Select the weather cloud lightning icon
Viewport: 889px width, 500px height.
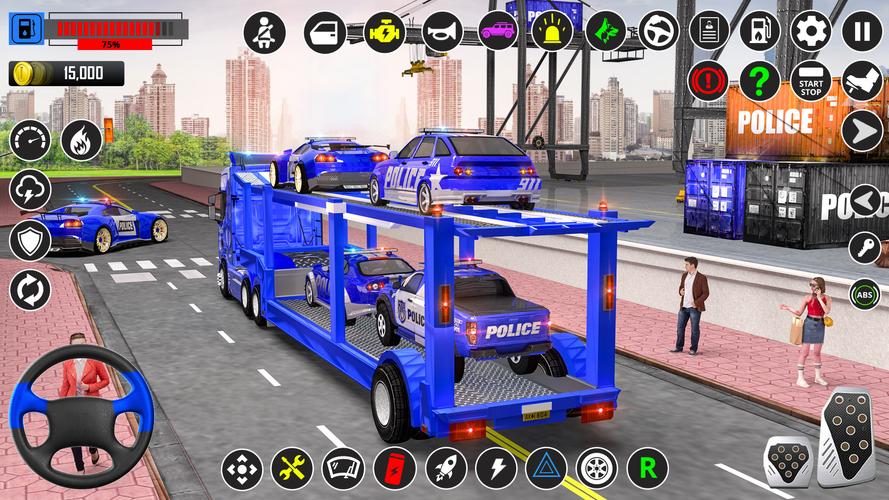click(30, 190)
